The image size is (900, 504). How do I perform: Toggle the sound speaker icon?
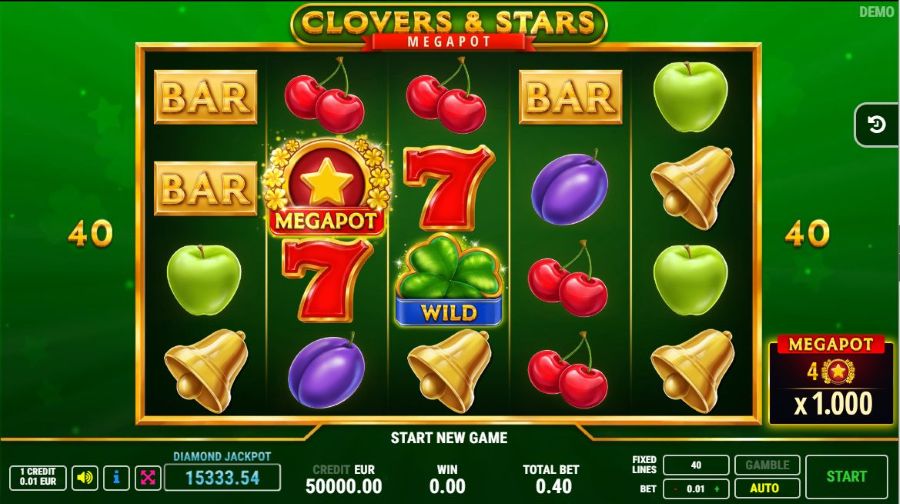(x=86, y=477)
